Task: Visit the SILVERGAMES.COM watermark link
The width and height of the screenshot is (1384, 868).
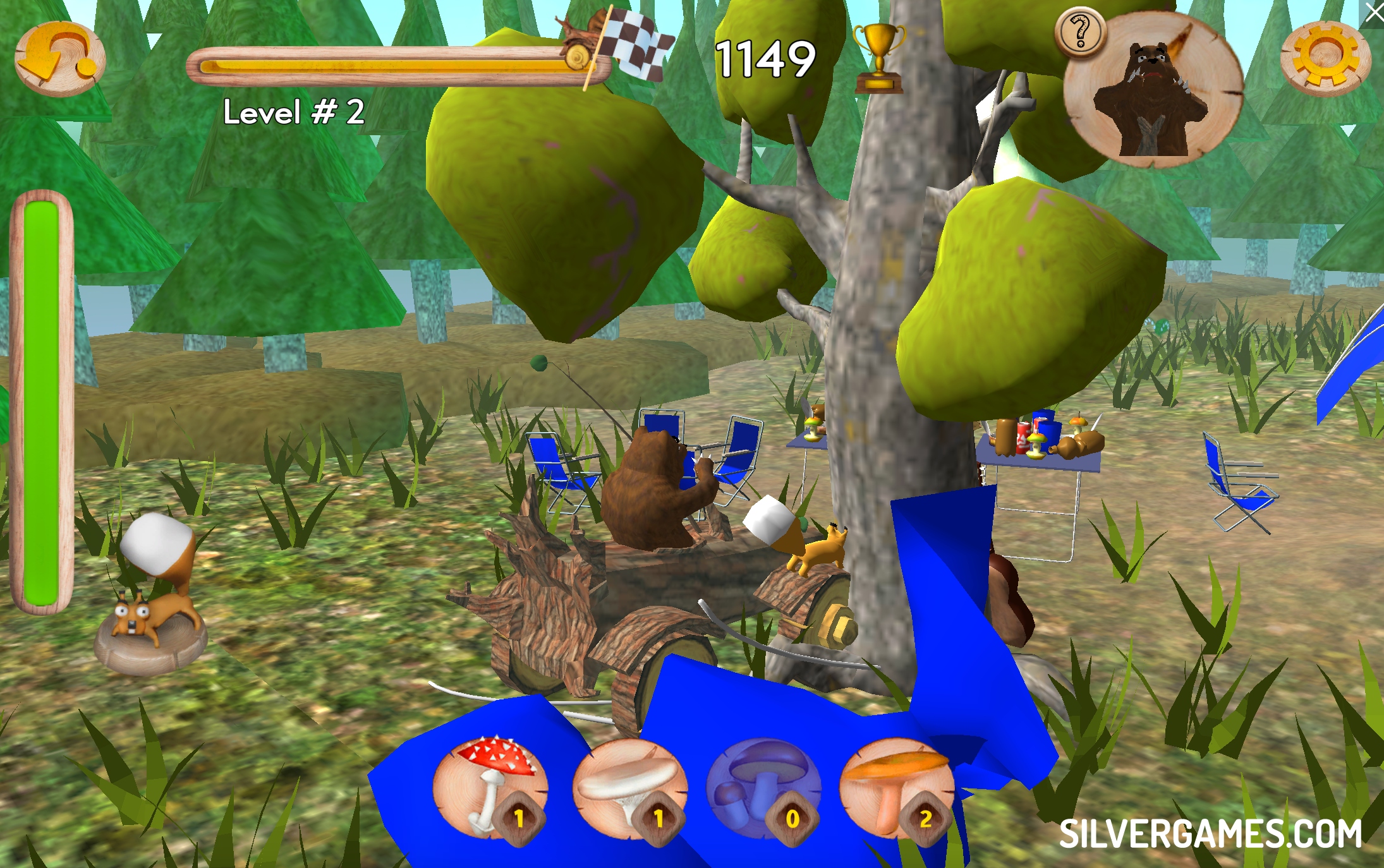Action: [1210, 834]
